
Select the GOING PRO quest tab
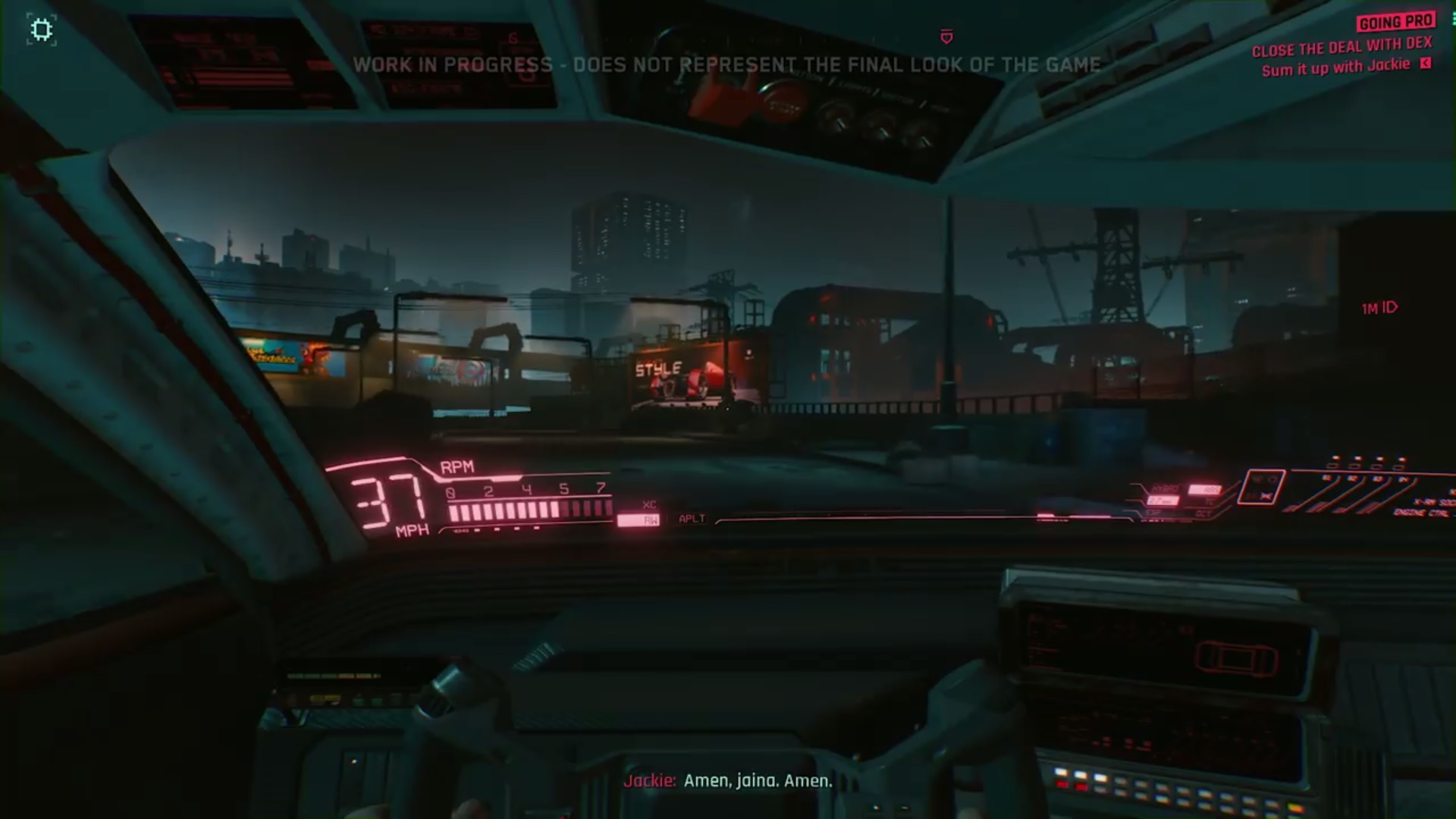[1398, 22]
